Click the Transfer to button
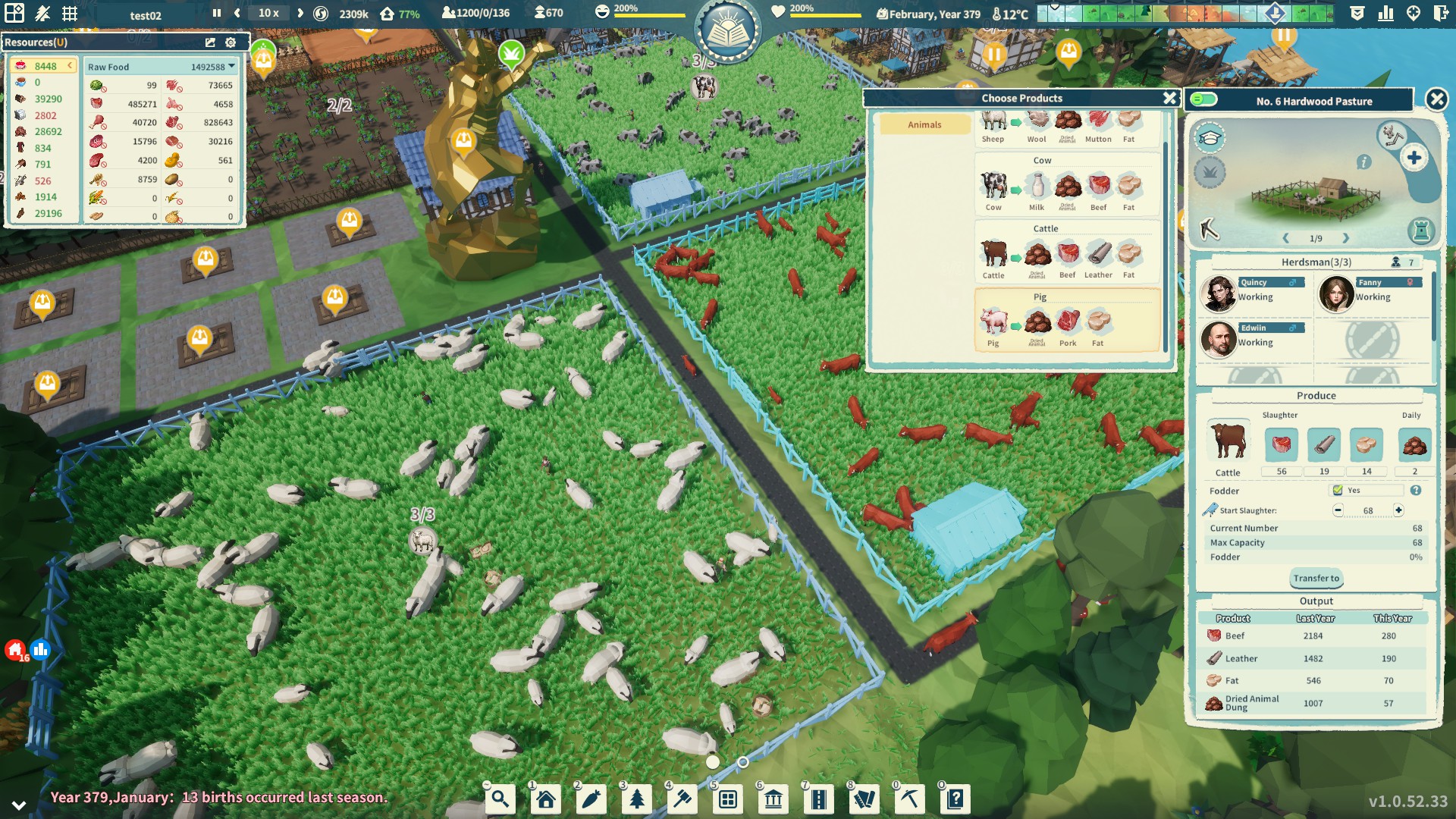This screenshot has height=819, width=1456. point(1316,579)
